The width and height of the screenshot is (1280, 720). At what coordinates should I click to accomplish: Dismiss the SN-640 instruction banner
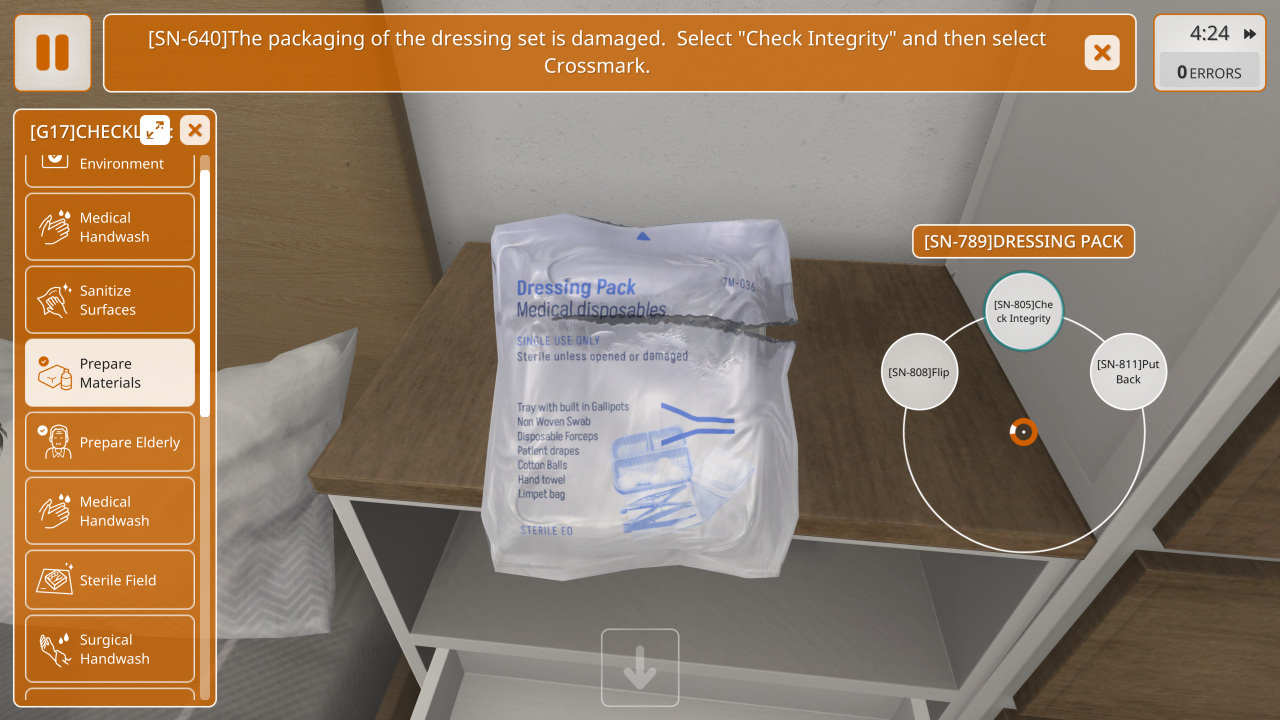click(x=1102, y=52)
